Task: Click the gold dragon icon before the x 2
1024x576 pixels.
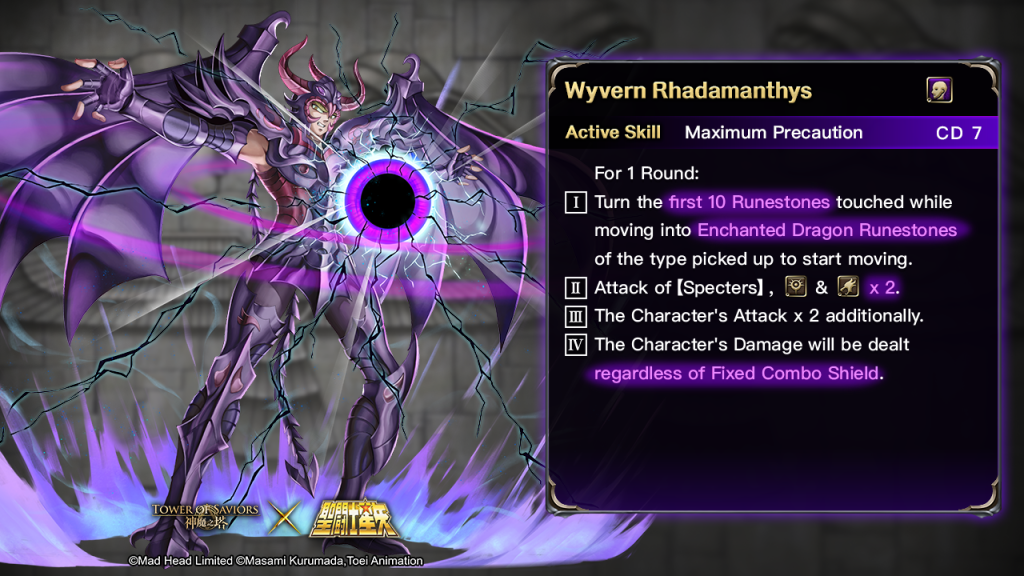Action: point(848,287)
